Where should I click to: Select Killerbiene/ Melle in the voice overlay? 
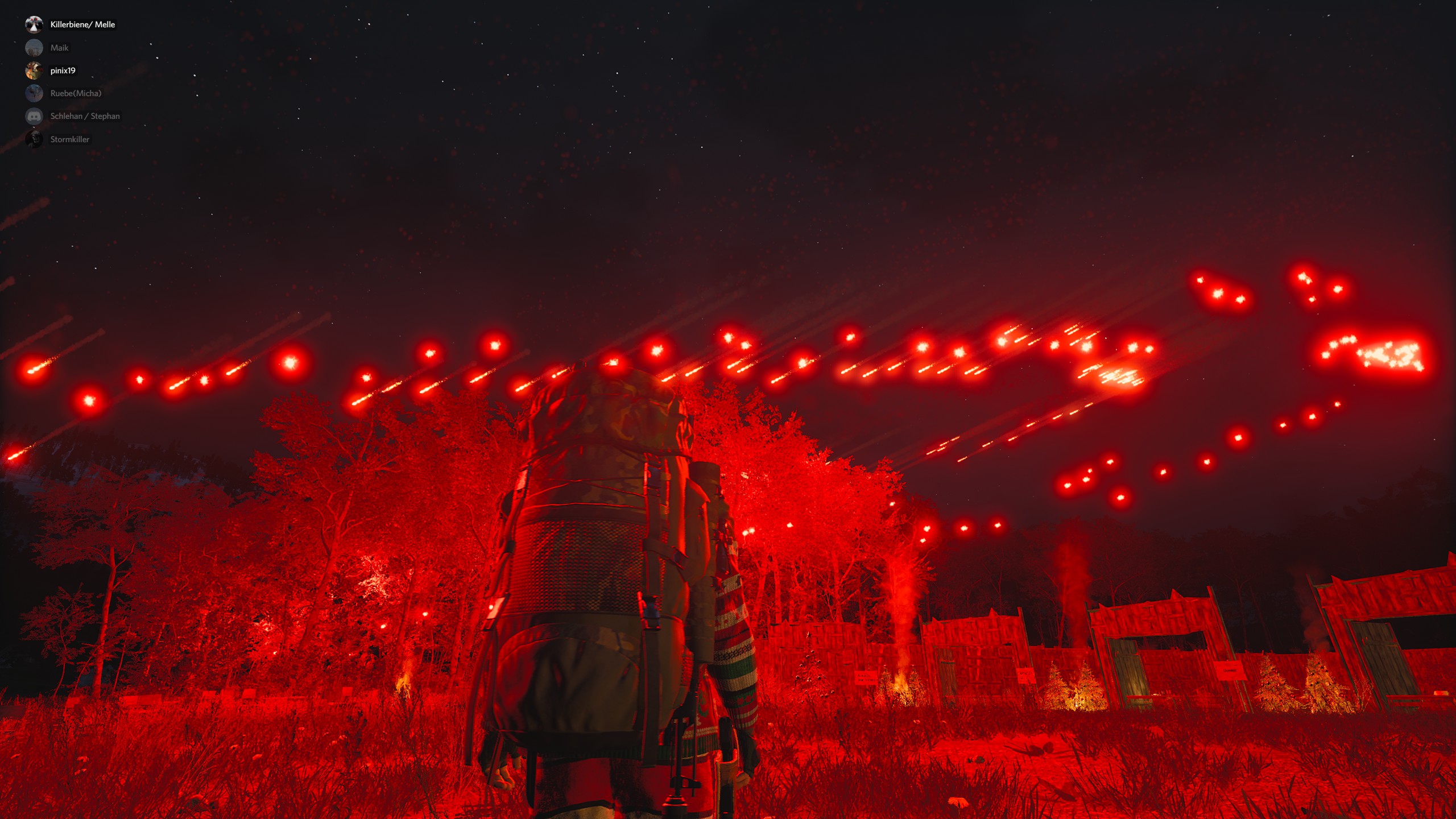click(x=82, y=24)
